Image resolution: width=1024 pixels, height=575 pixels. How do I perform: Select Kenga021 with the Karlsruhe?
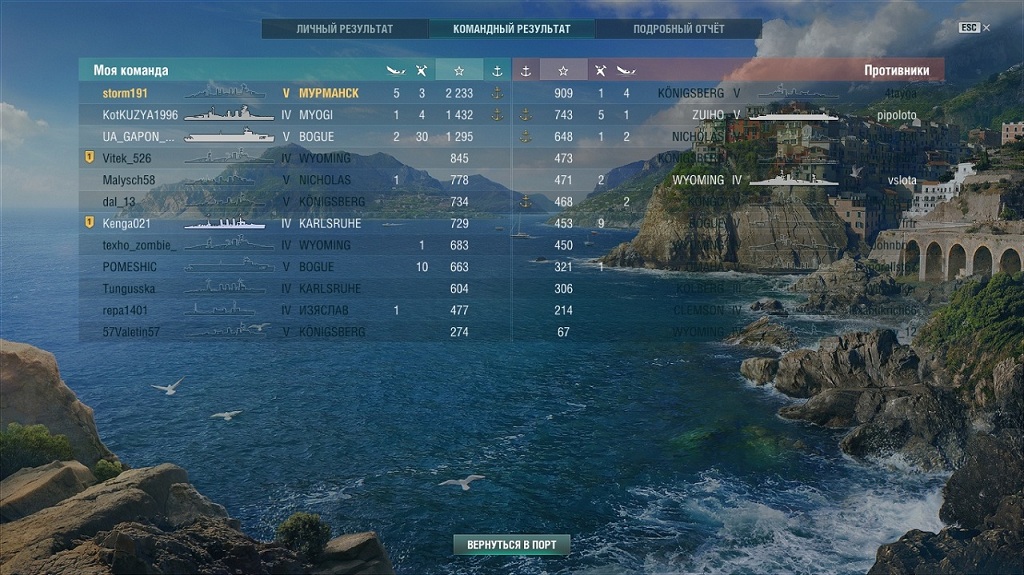[x=126, y=223]
